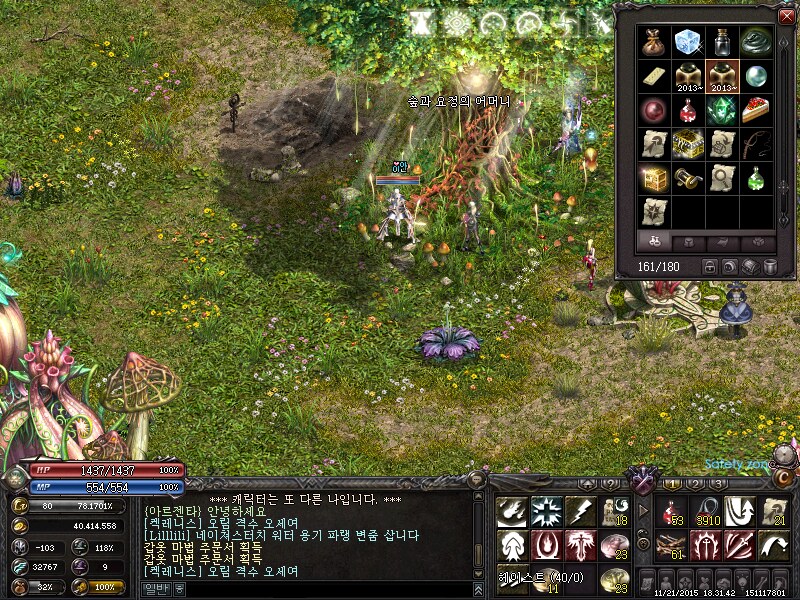
Task: Close the inventory window
Action: (x=786, y=15)
